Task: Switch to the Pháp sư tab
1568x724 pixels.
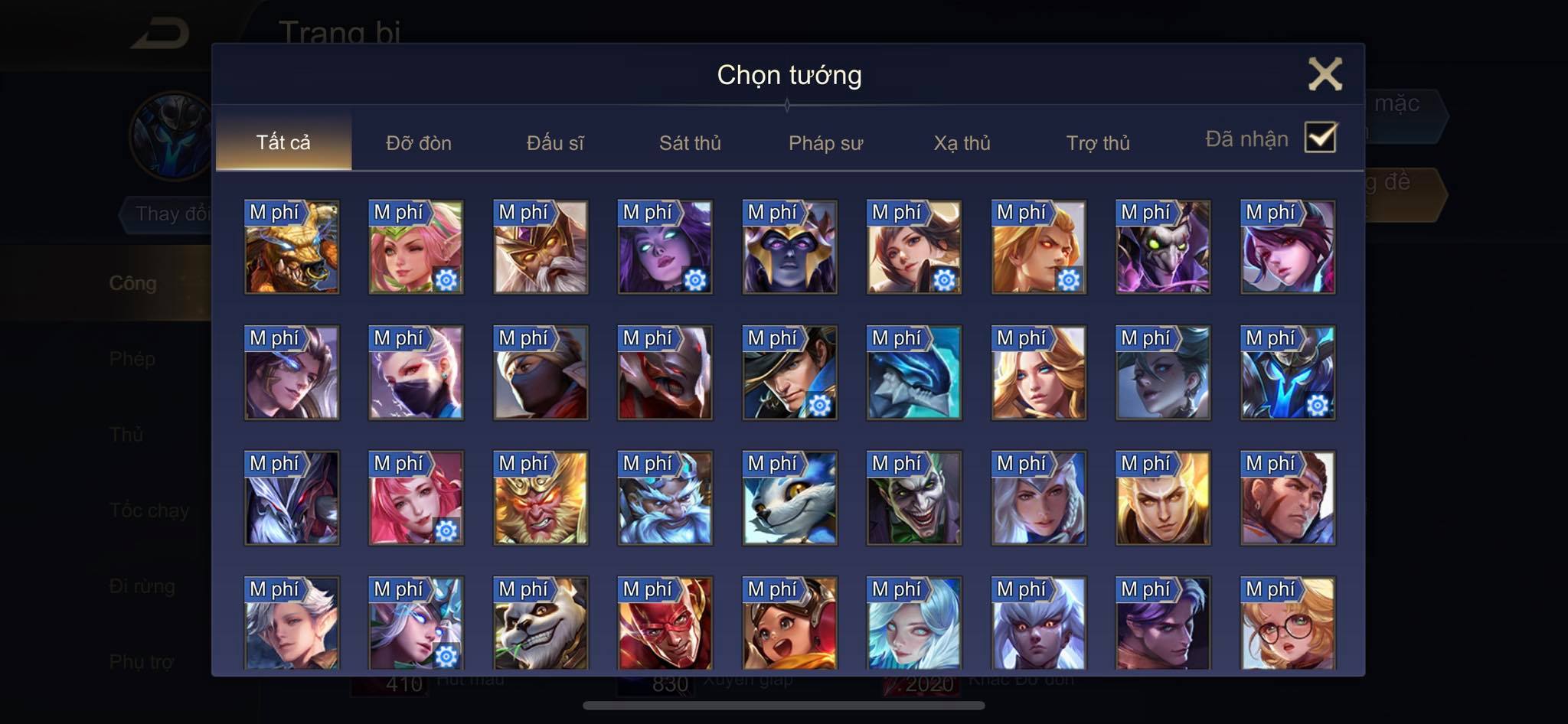Action: click(x=825, y=143)
